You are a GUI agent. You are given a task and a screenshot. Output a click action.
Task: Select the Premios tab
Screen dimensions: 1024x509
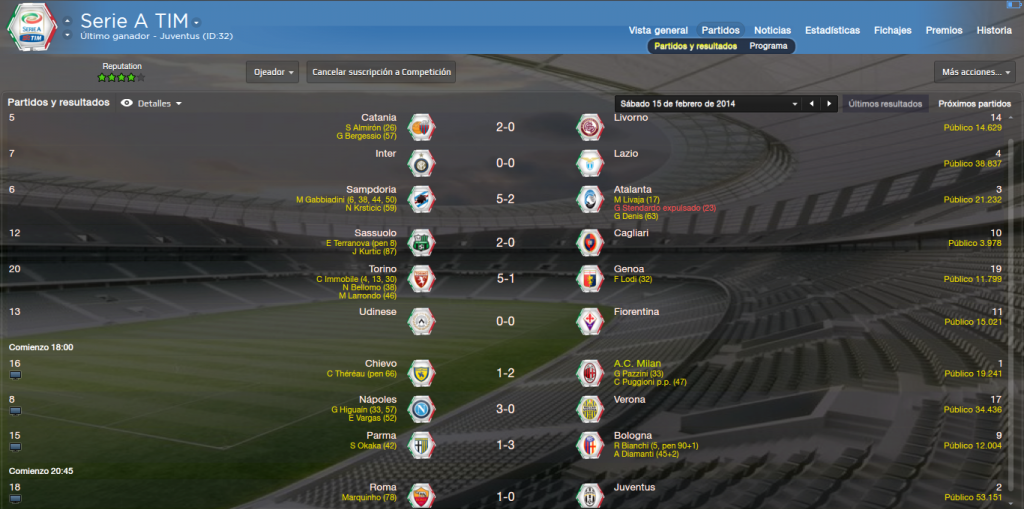944,30
